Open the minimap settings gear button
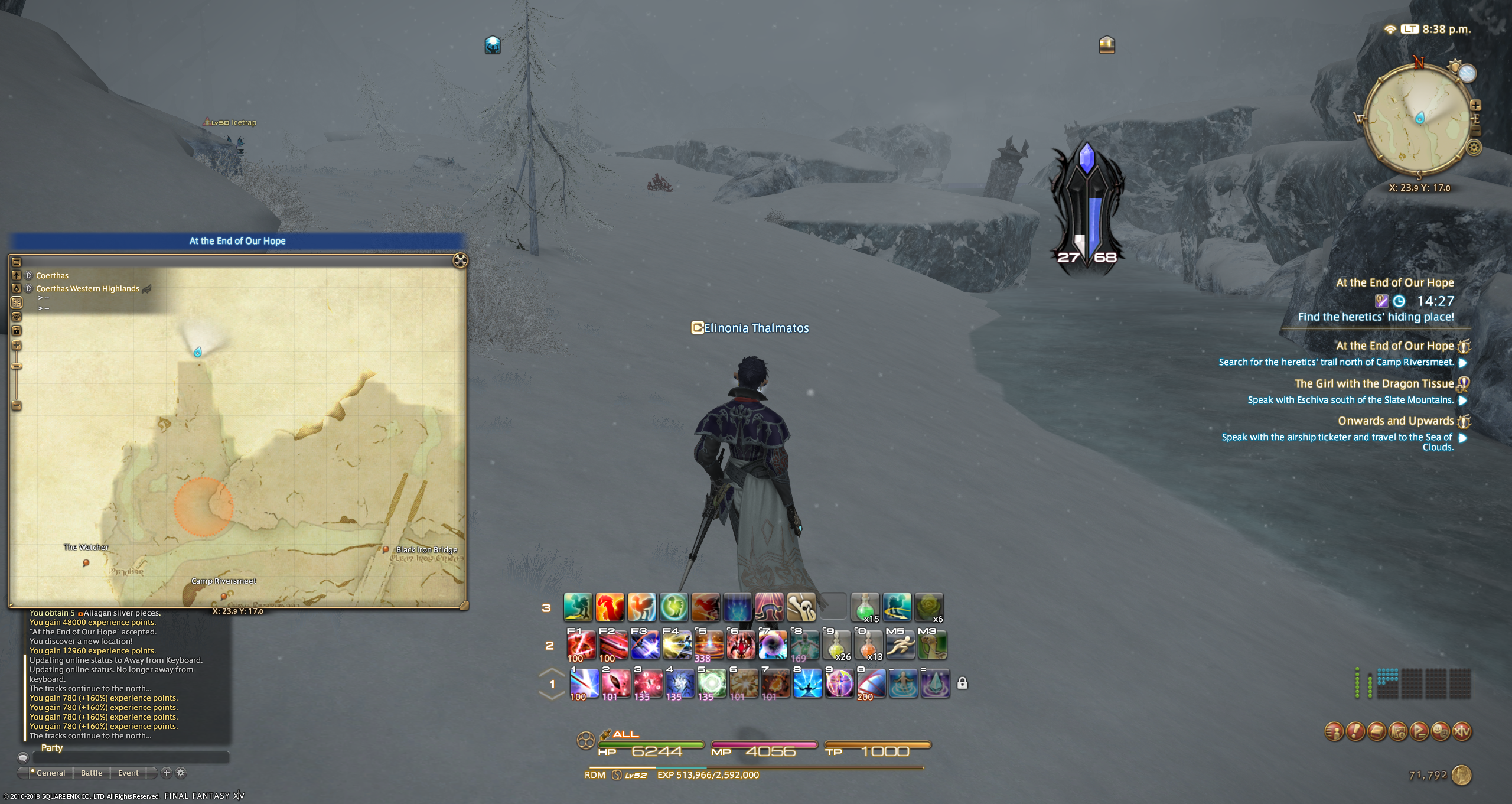Viewport: 1512px width, 804px height. (x=1474, y=147)
